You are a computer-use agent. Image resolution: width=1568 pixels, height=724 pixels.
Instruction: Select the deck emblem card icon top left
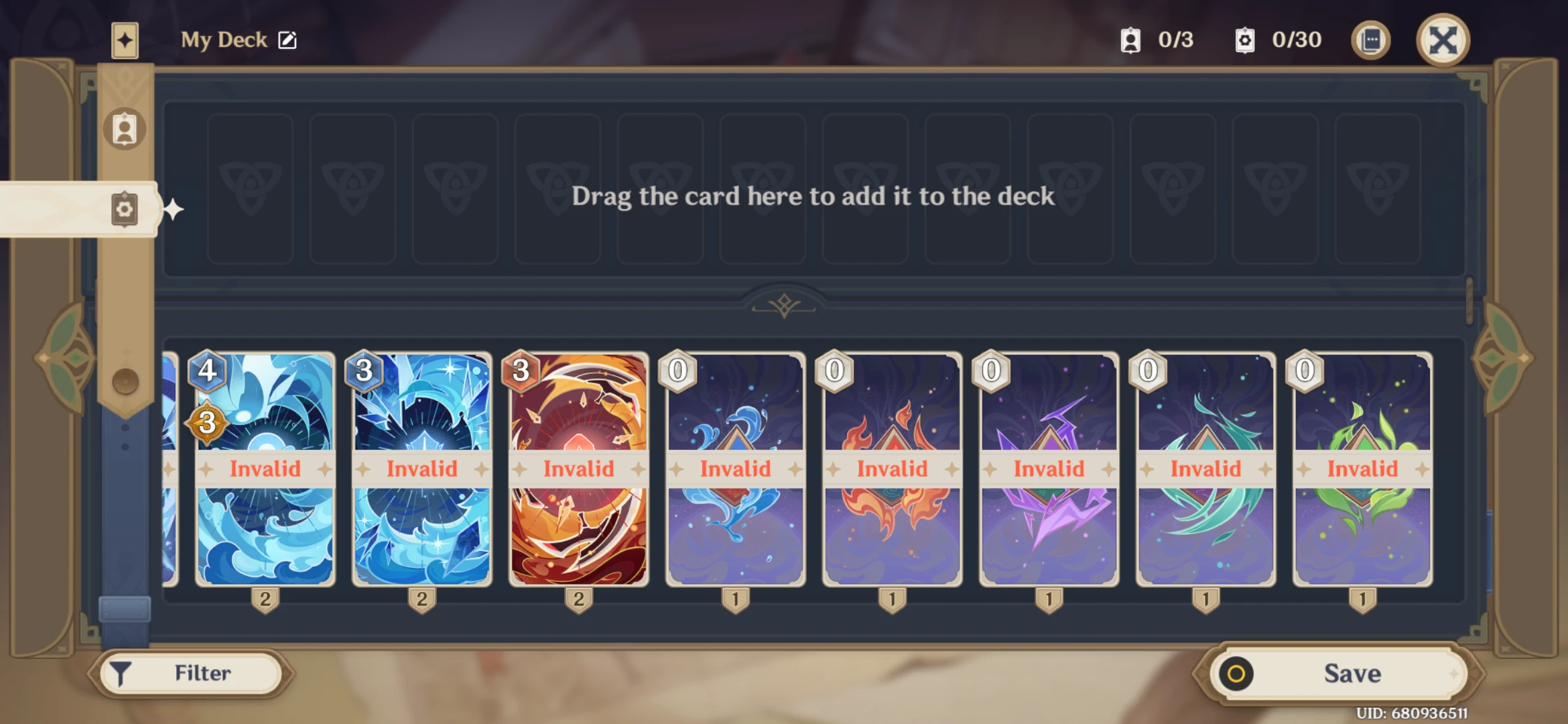coord(125,40)
